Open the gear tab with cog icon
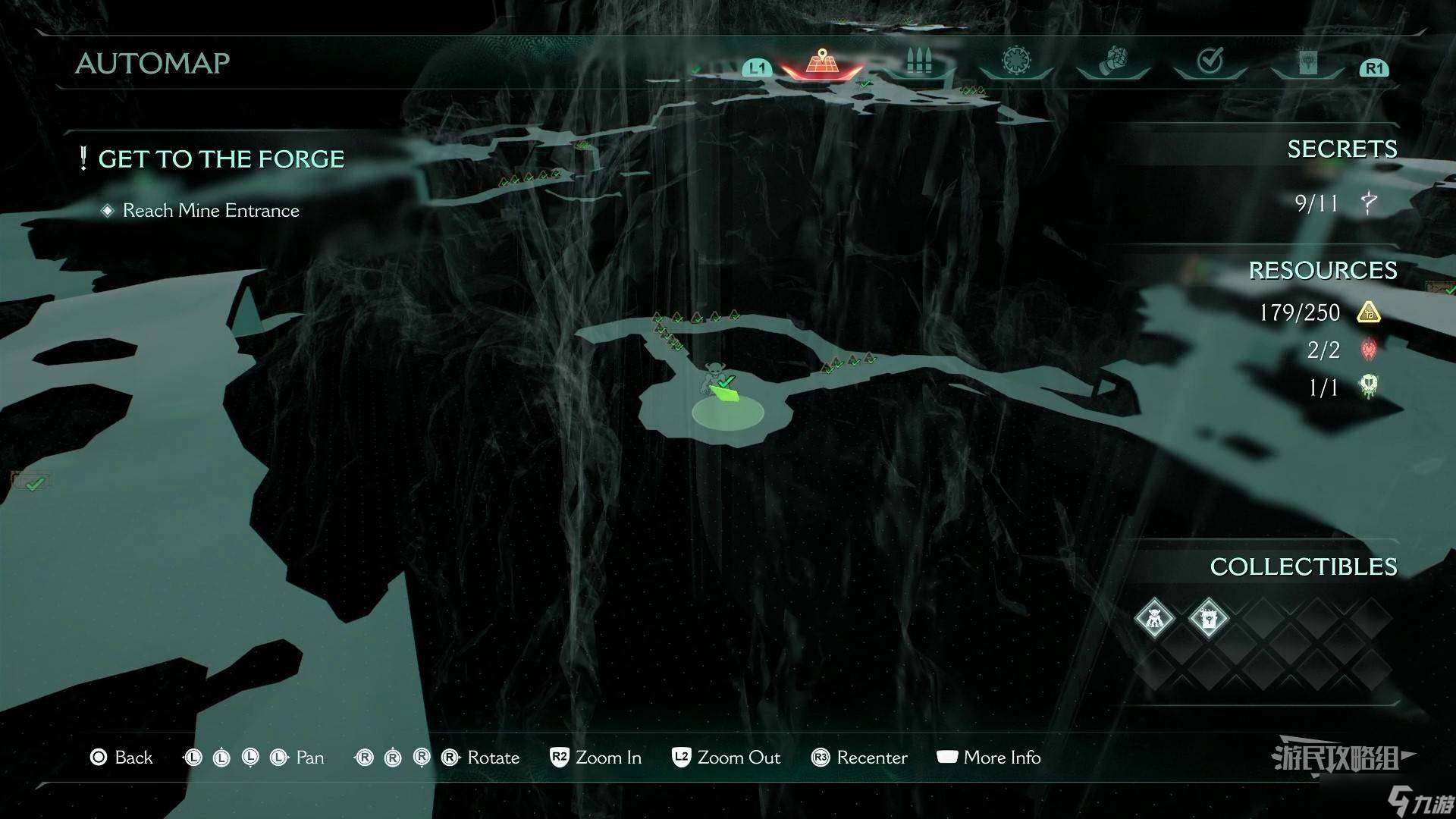1456x819 pixels. click(x=1015, y=61)
